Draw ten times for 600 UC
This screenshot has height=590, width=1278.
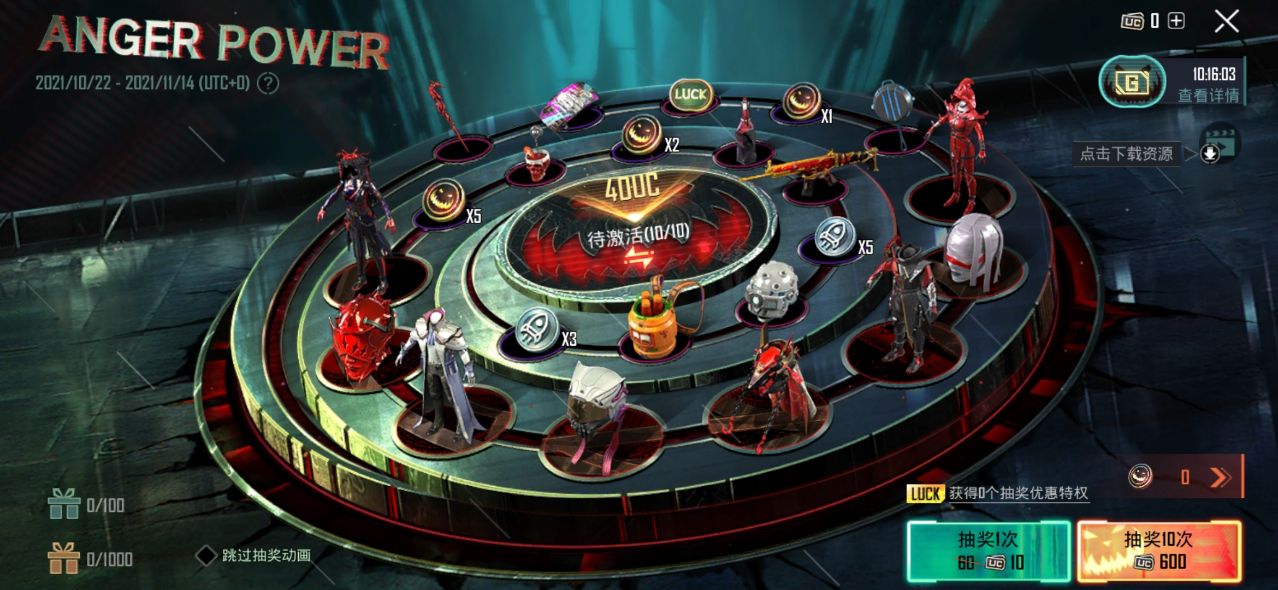coord(1159,551)
